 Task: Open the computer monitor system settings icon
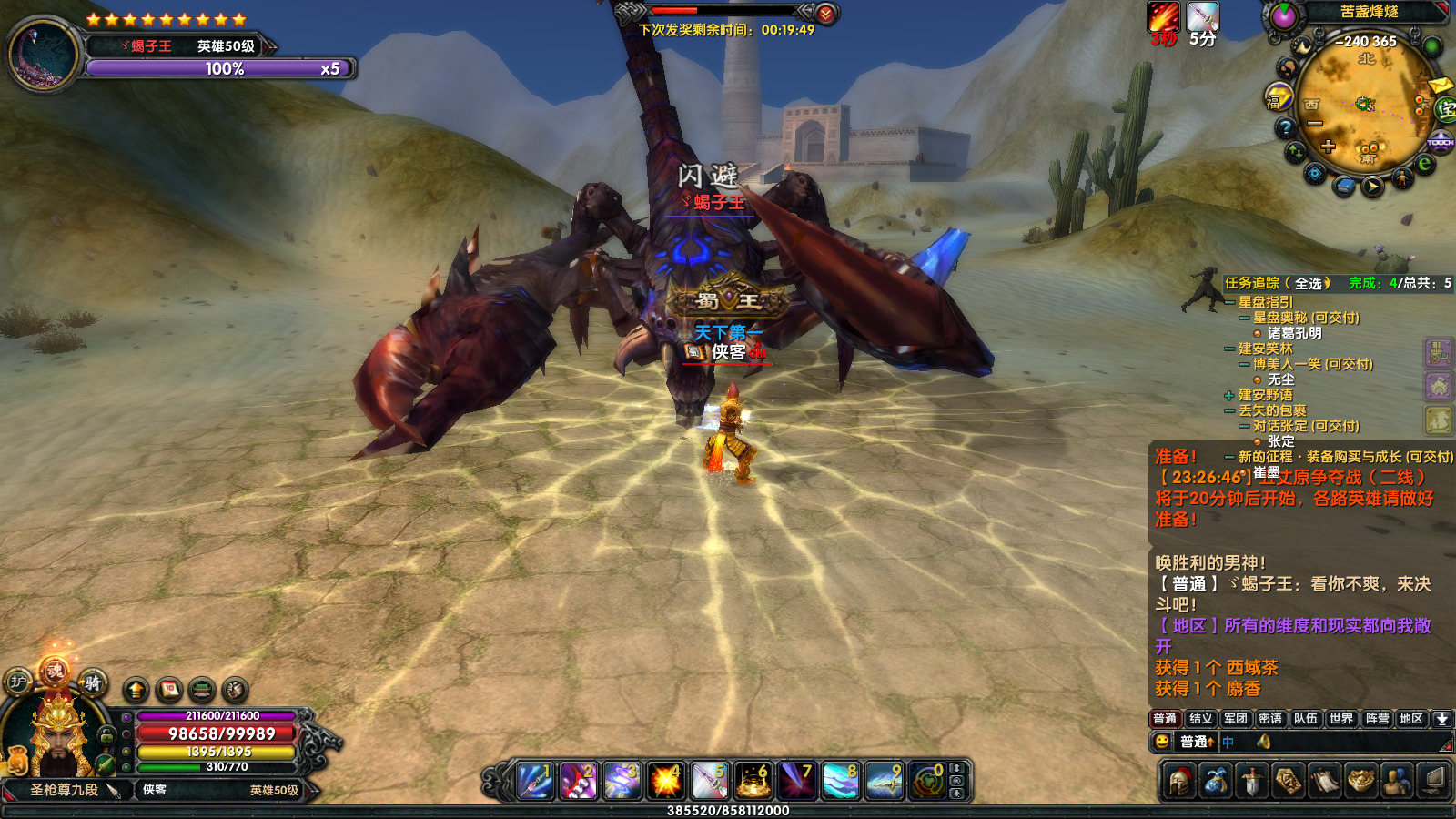1433,782
